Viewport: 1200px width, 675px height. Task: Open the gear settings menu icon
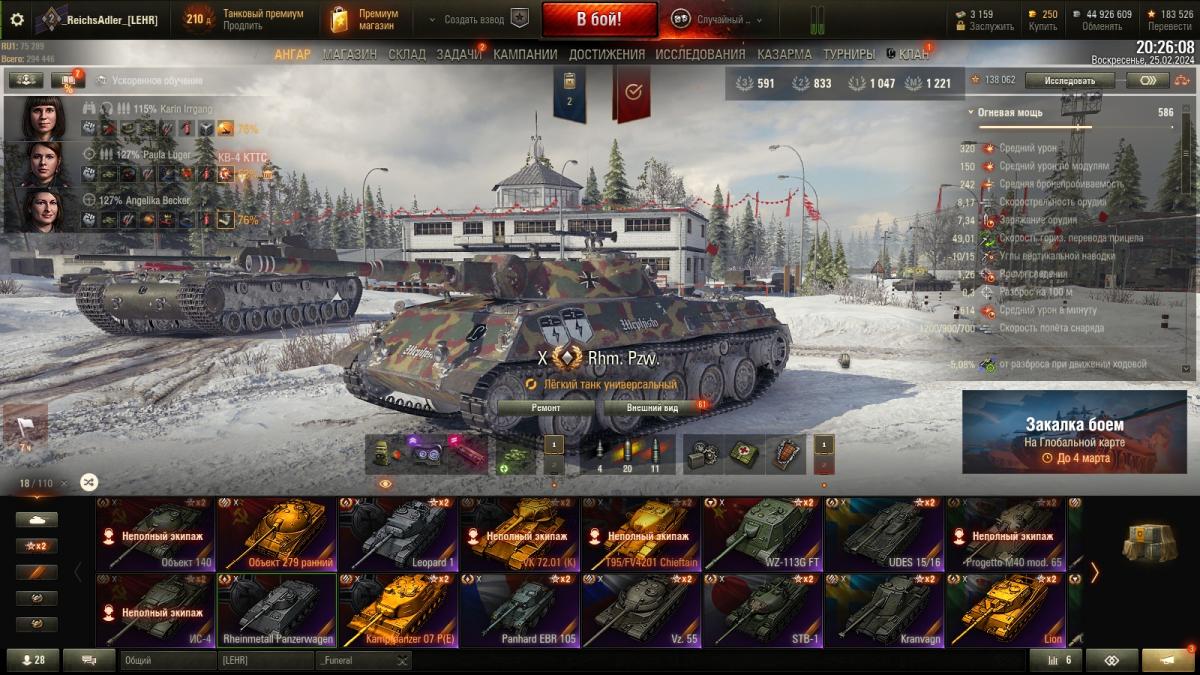[x=16, y=19]
